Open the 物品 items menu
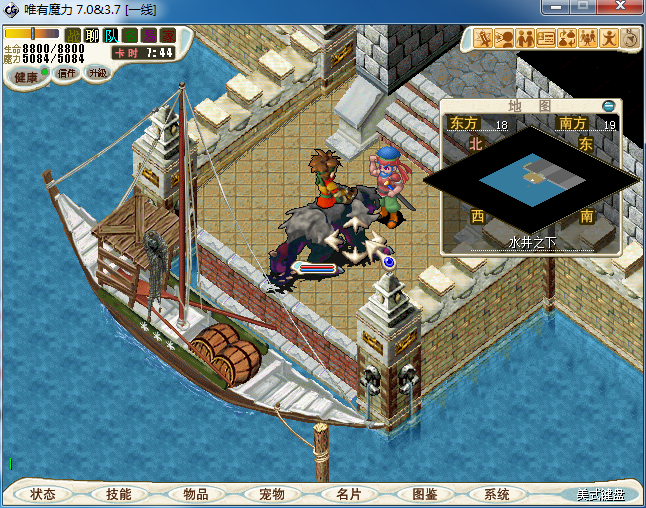This screenshot has width=646, height=508. coord(195,494)
